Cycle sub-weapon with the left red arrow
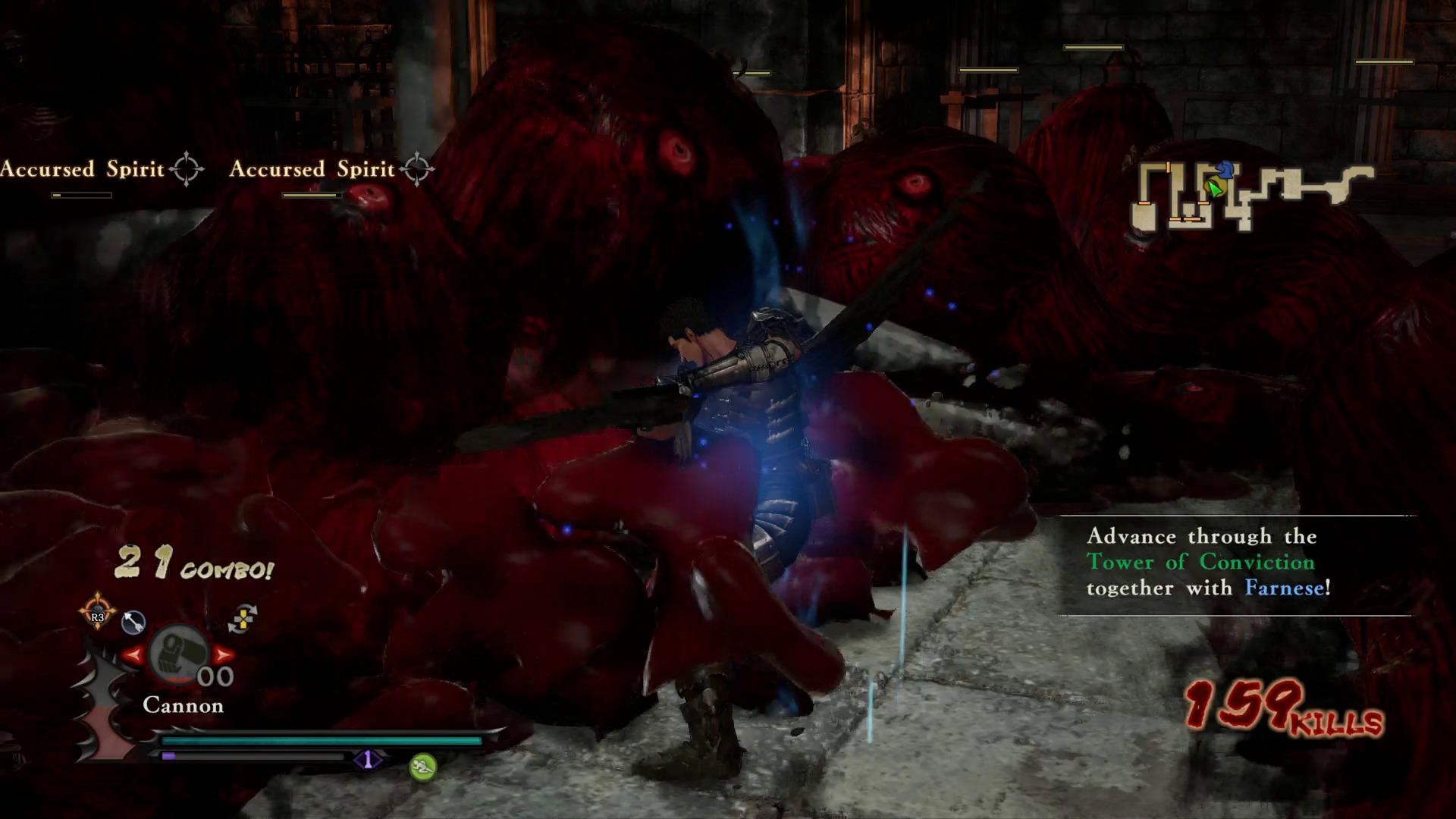The image size is (1456, 819). click(x=133, y=654)
